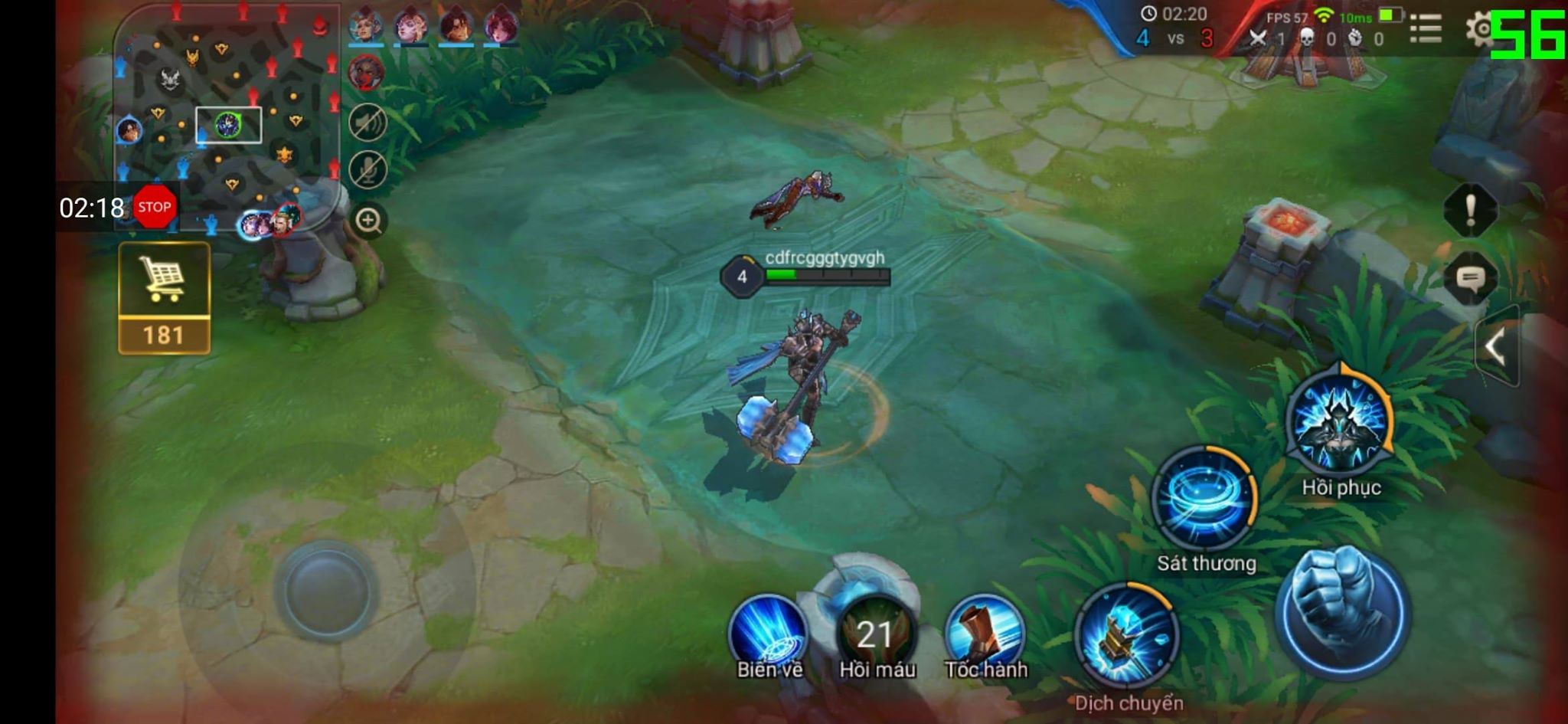Open the quick chat bubble

(x=1470, y=277)
